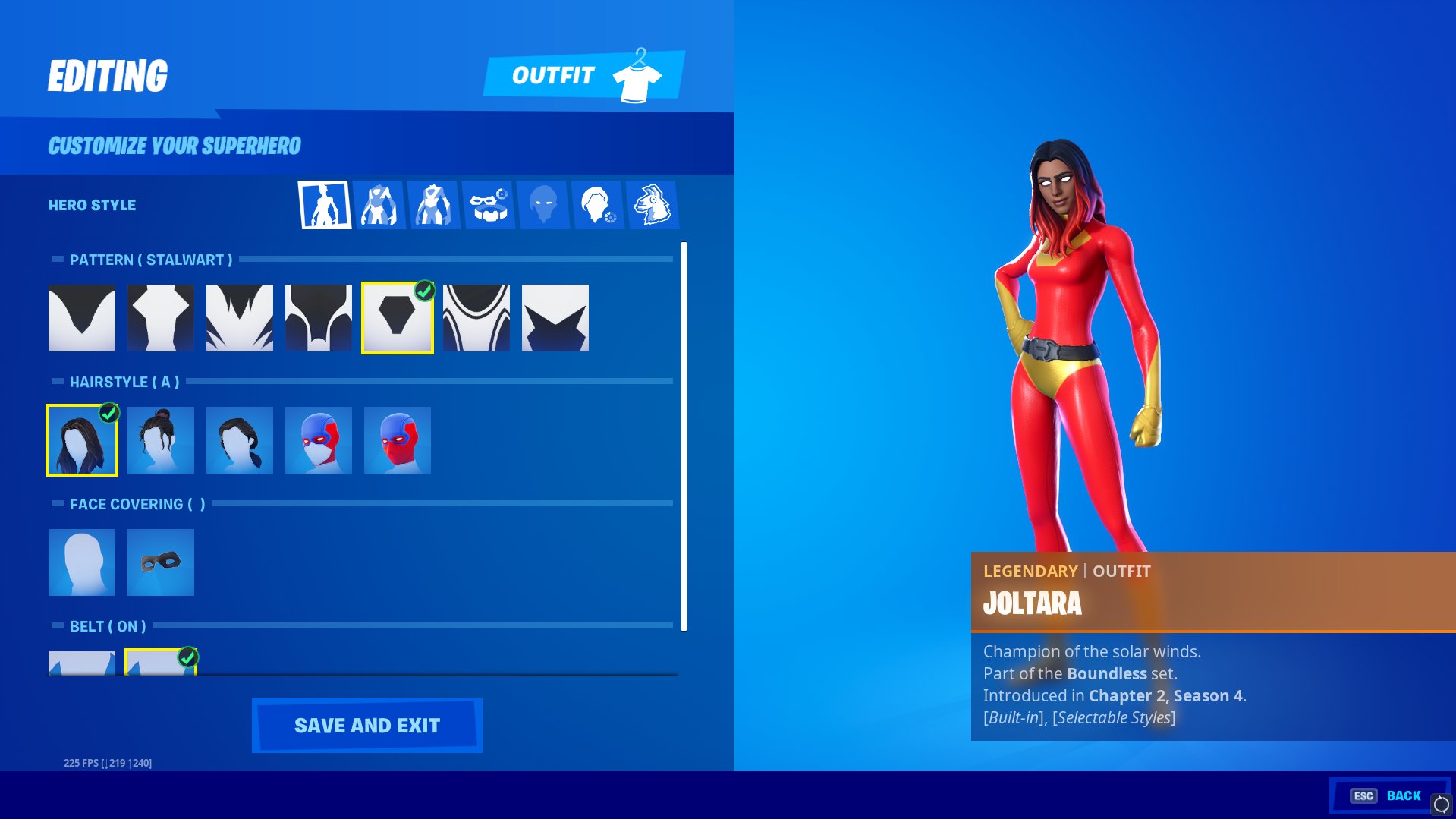The height and width of the screenshot is (819, 1456).
Task: Open the back suit style category icon
Action: 435,203
